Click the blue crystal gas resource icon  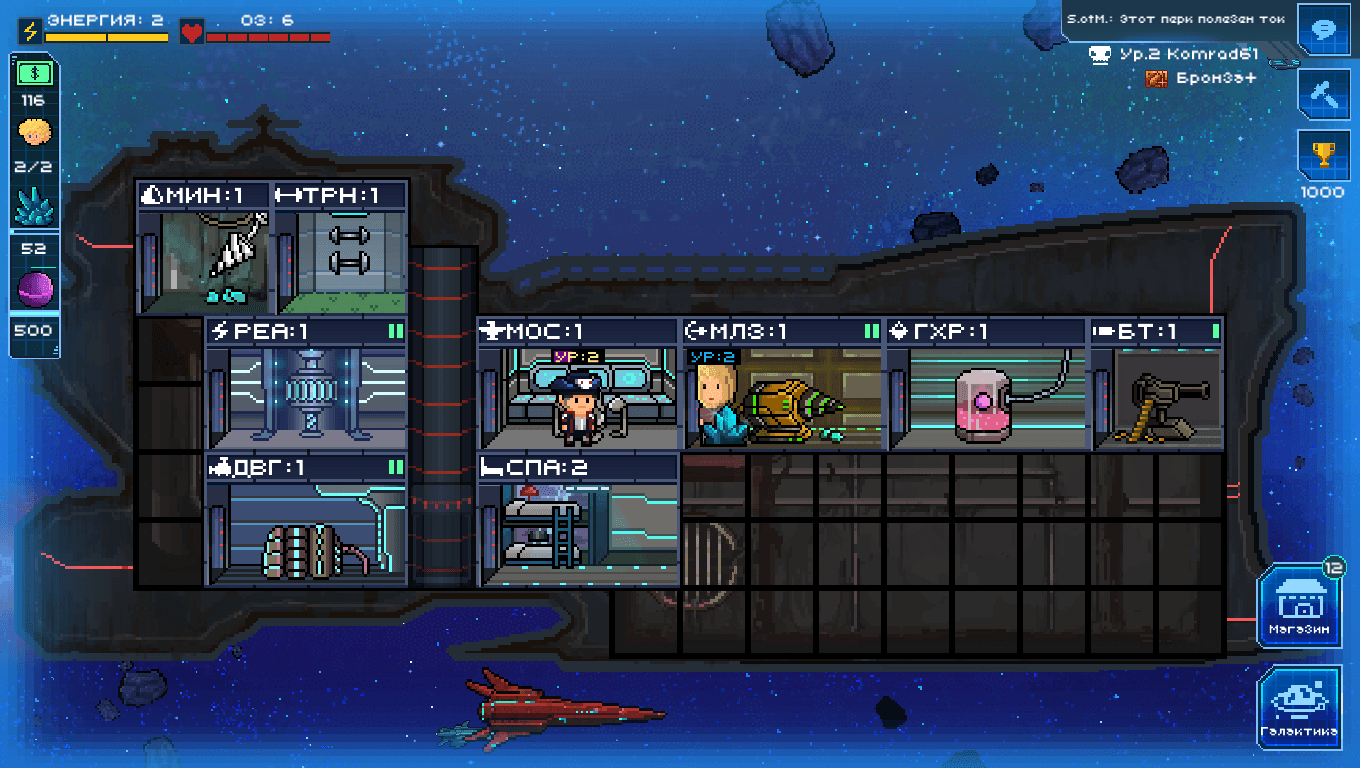(34, 207)
